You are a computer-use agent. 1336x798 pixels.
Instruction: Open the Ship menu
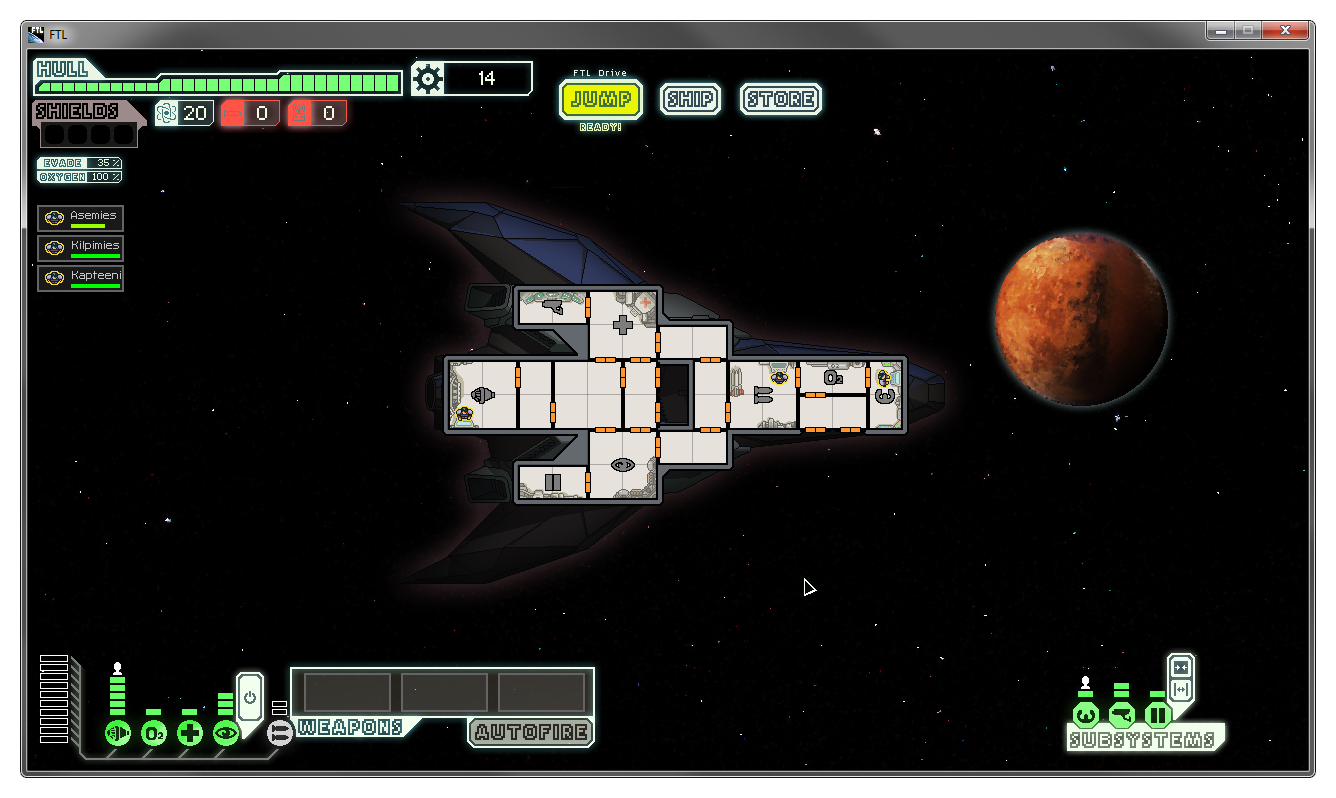click(690, 99)
